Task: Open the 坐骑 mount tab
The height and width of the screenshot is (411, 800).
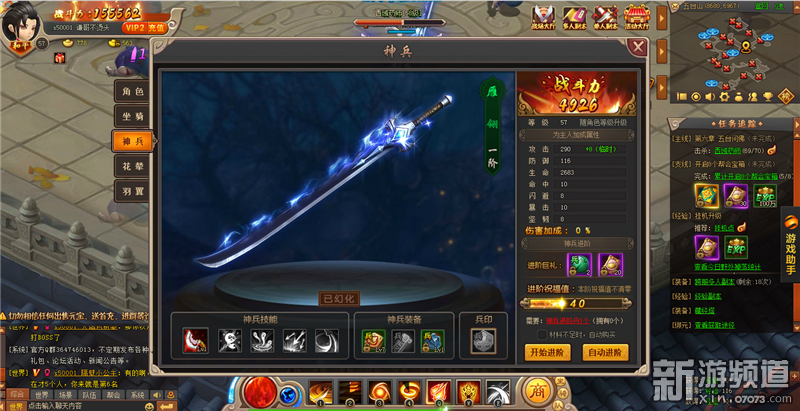Action: click(x=133, y=116)
